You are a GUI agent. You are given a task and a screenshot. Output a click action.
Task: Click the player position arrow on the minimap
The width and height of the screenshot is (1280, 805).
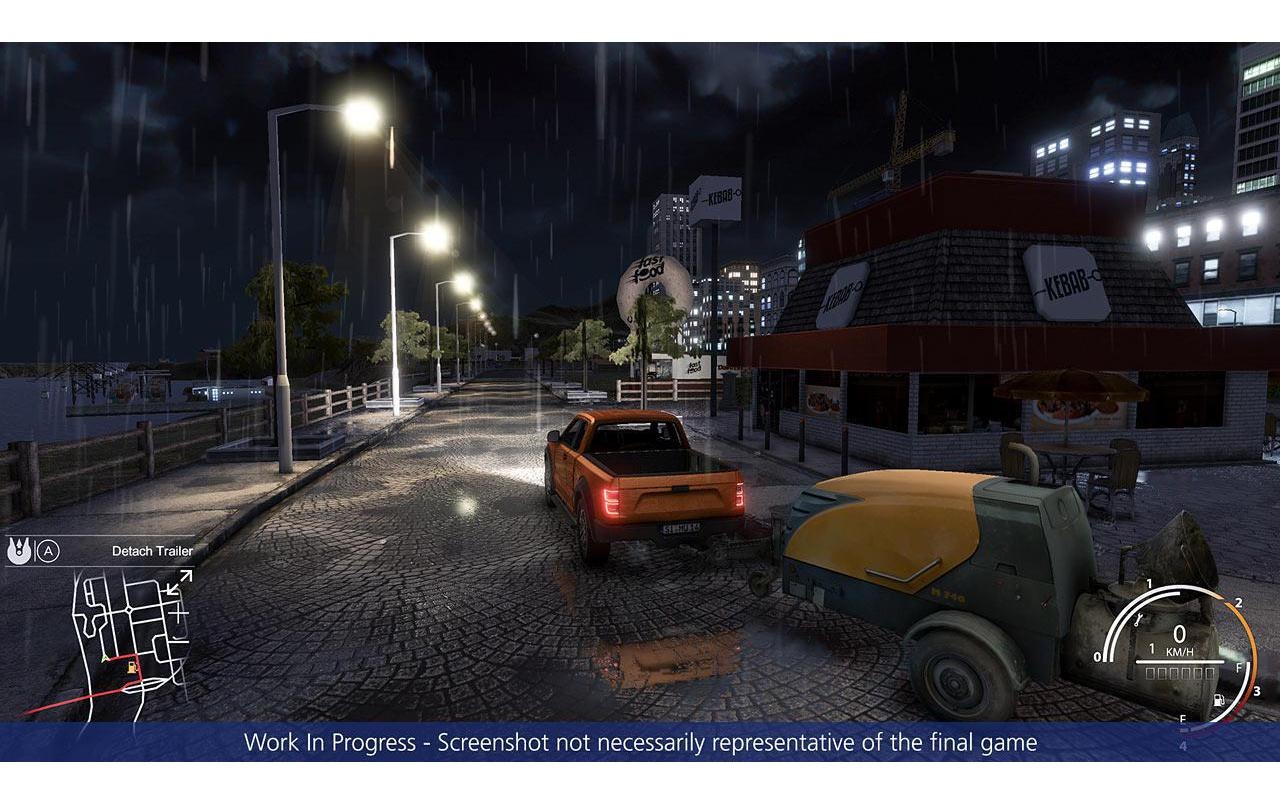[x=104, y=658]
